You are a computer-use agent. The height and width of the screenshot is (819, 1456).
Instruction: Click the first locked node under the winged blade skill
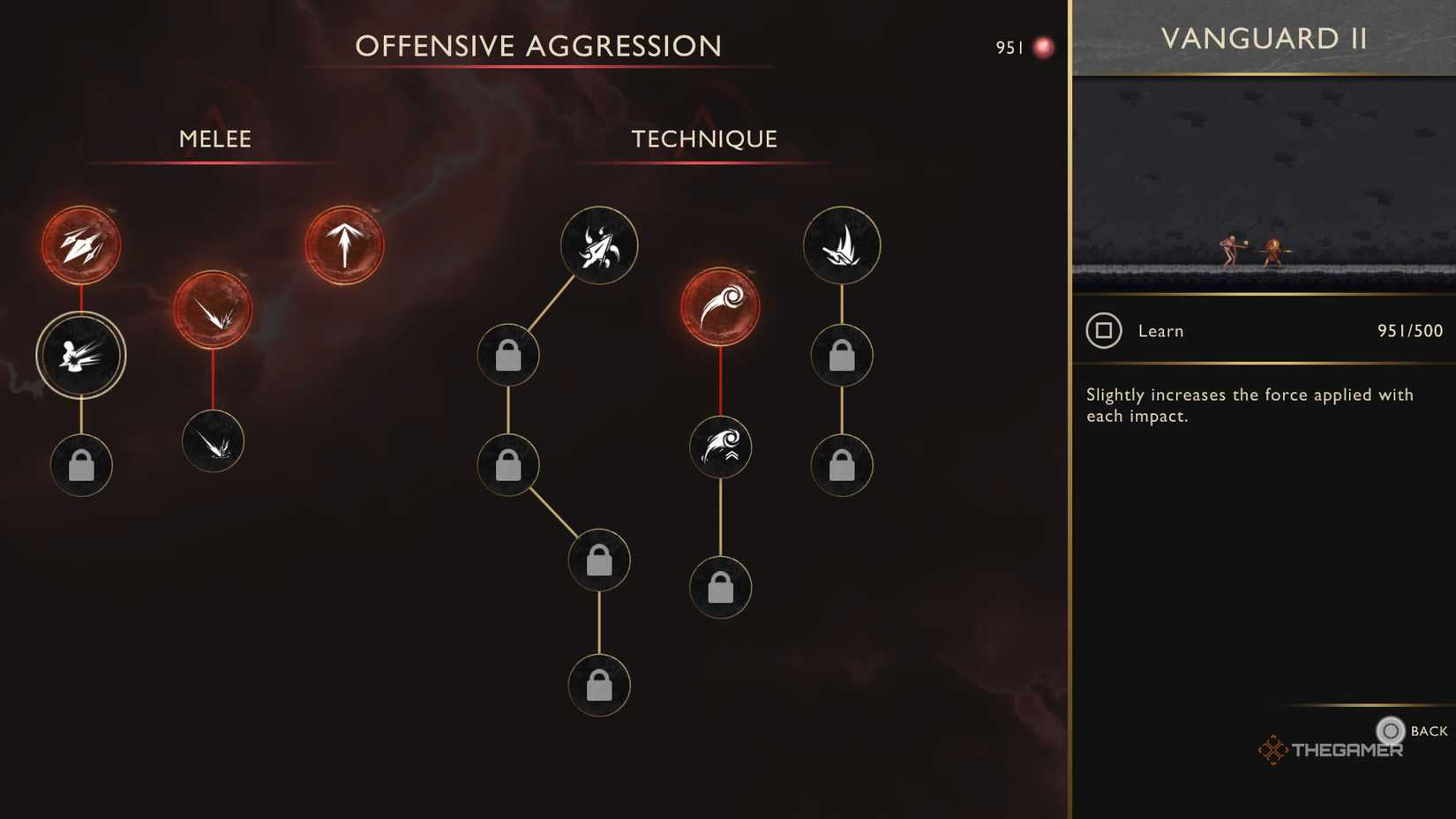tap(842, 356)
